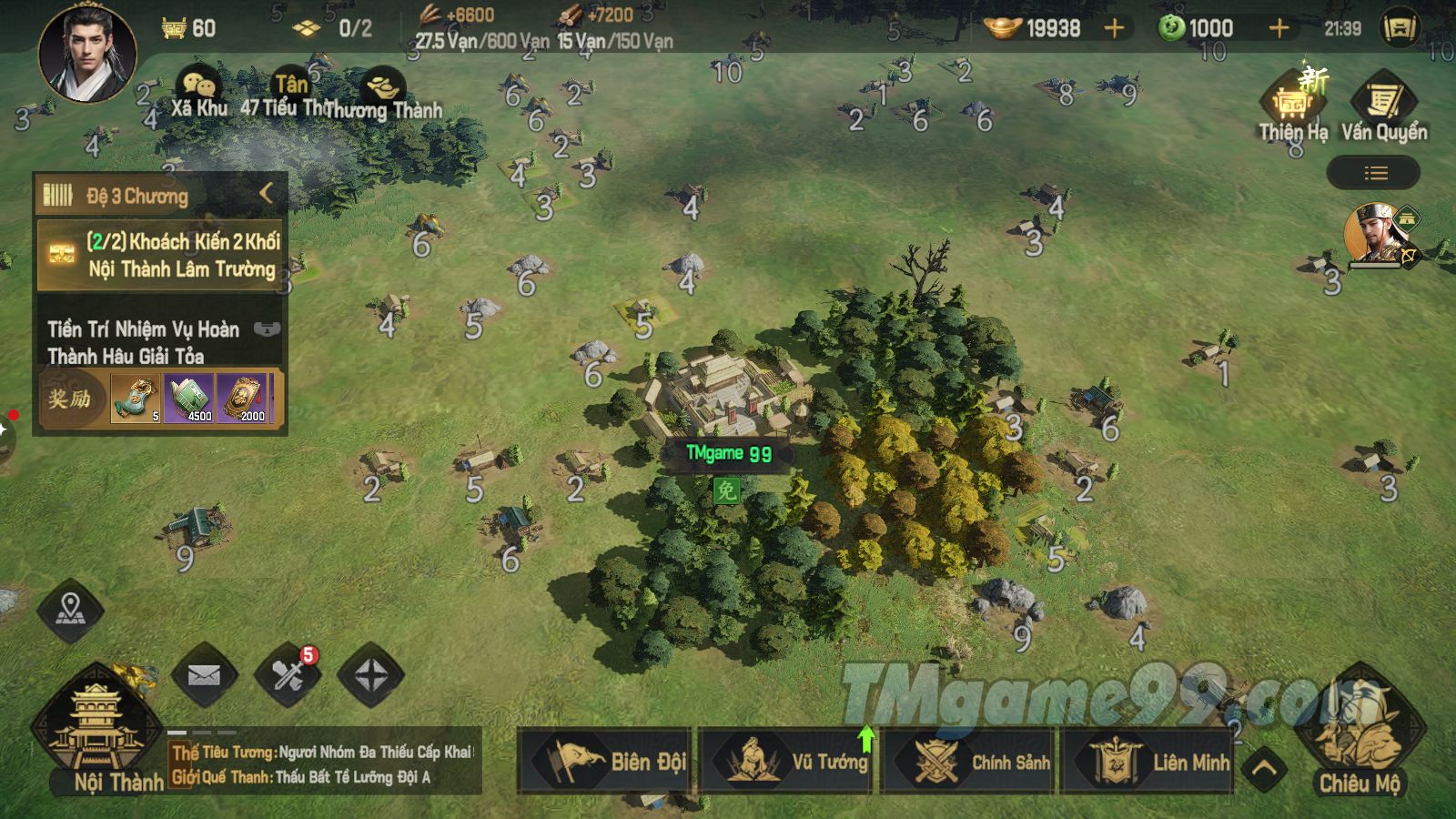This screenshot has width=1456, height=819.
Task: Collapse the Đệ 3 Chương quest panel
Action: click(x=266, y=194)
